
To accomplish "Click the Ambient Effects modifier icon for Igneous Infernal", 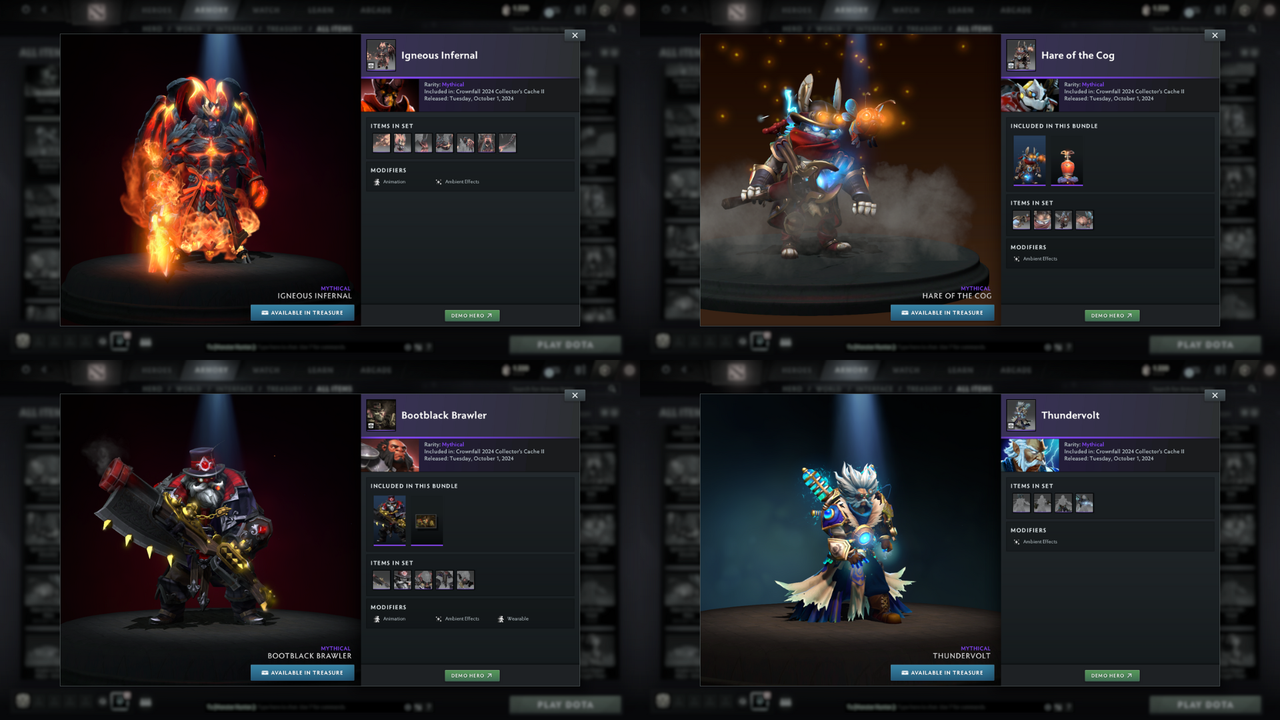I will pos(437,182).
